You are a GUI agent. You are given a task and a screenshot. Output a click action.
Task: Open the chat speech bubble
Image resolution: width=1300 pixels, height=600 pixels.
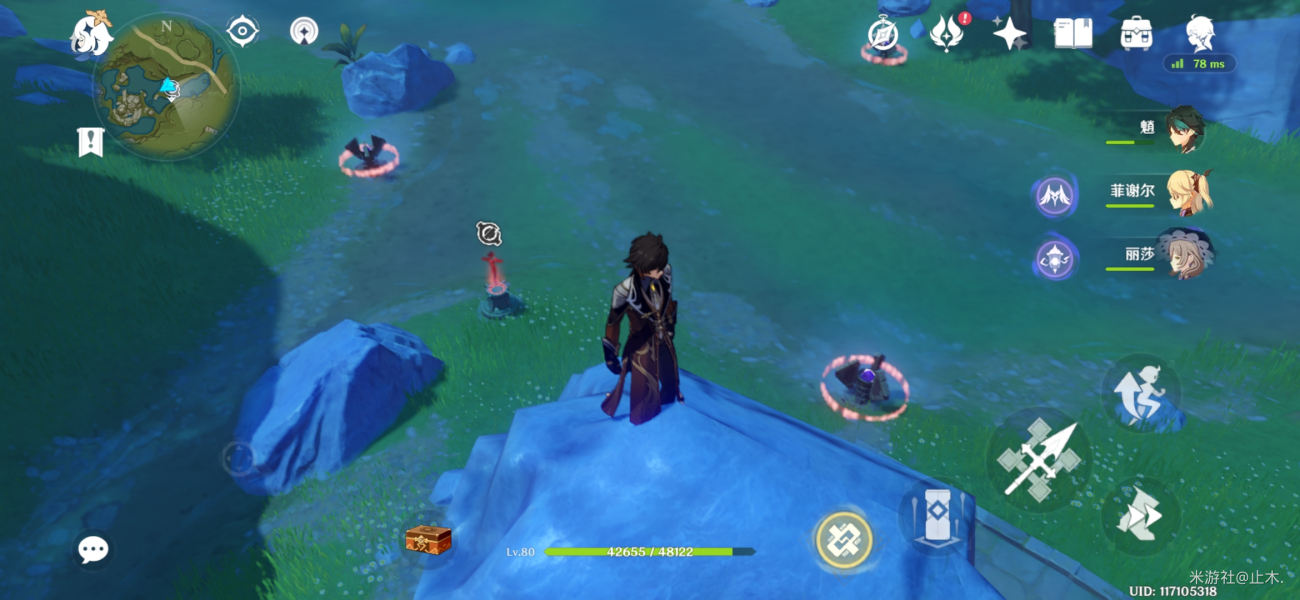93,549
